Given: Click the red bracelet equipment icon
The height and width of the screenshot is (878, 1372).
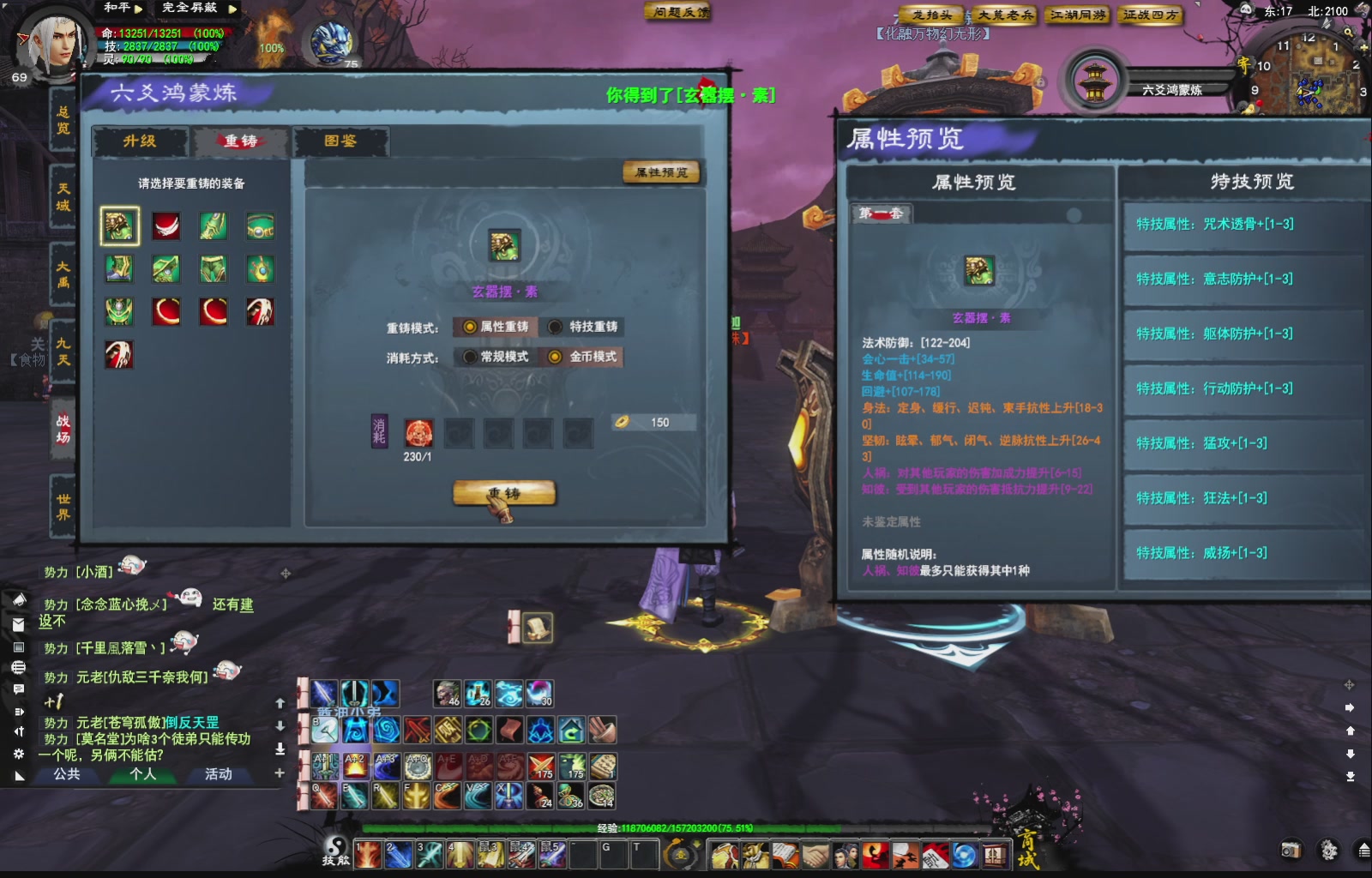Looking at the screenshot, I should click(x=167, y=311).
